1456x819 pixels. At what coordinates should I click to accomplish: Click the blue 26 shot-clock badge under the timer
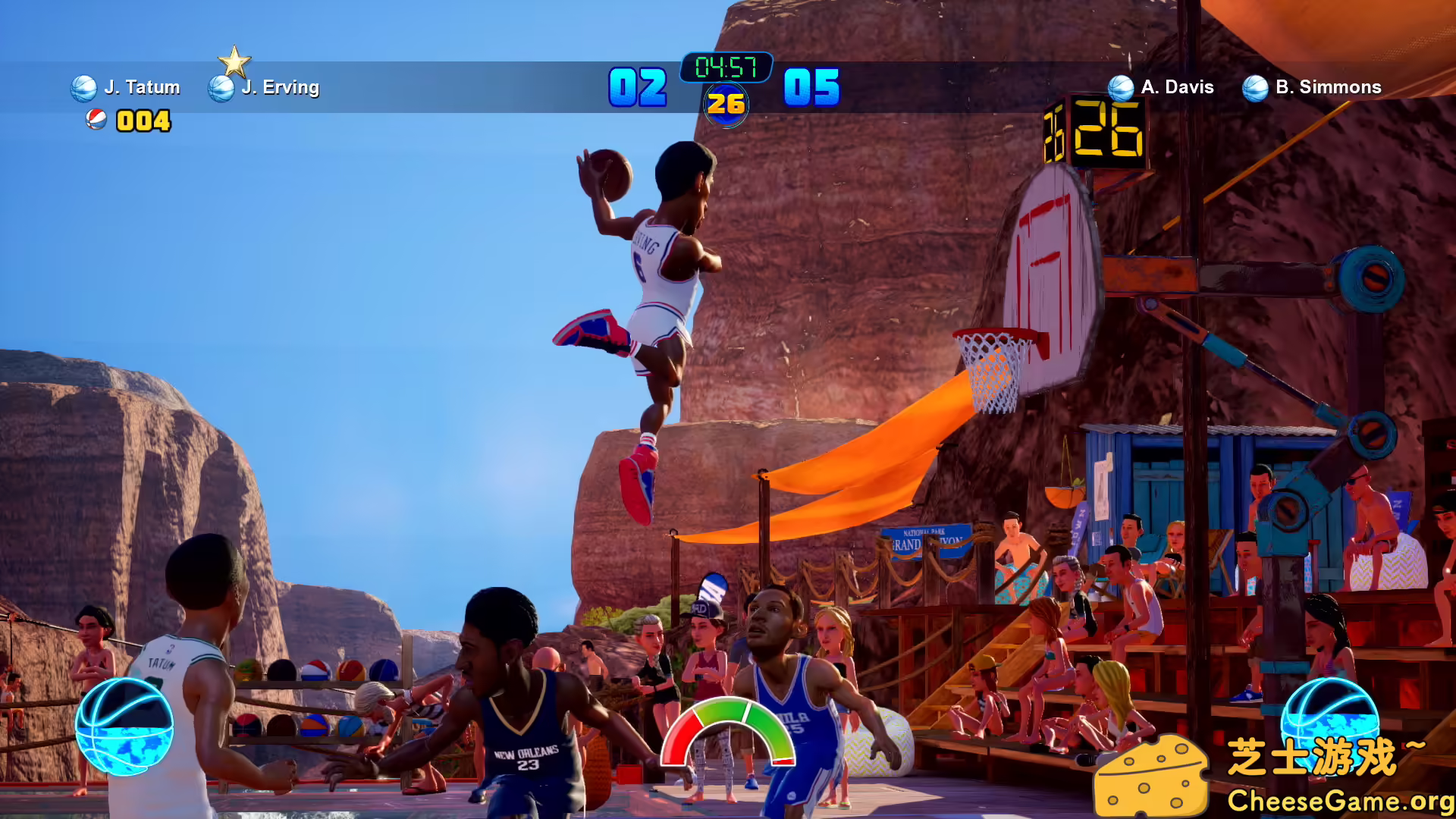pos(726,101)
